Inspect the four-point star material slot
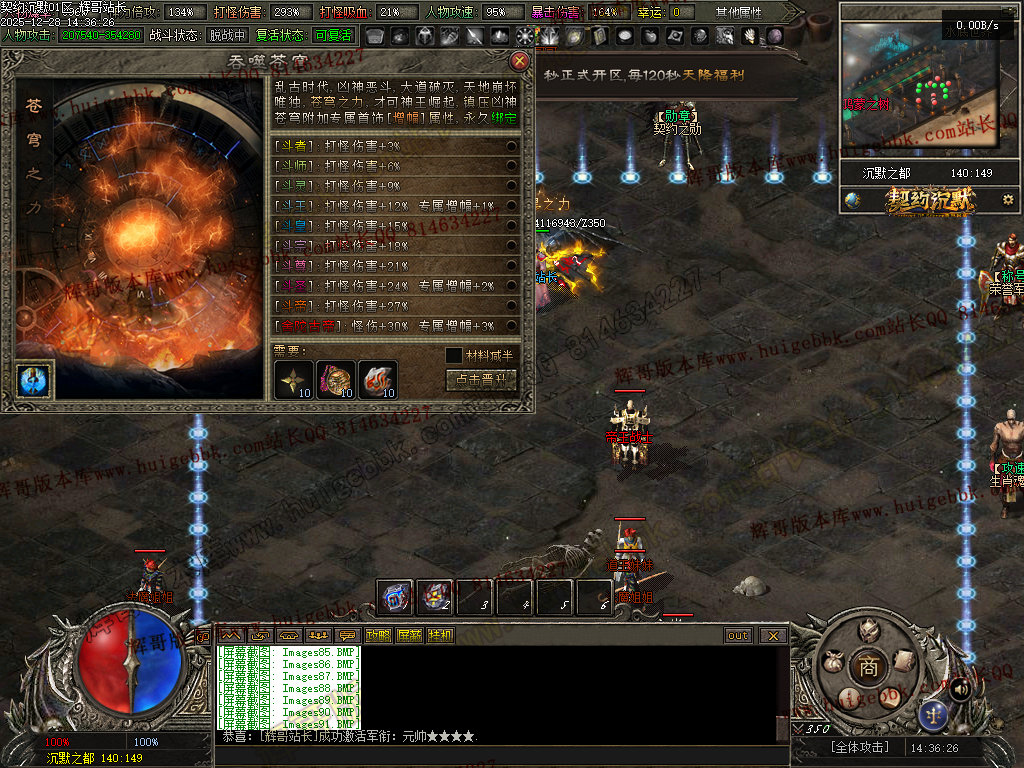The height and width of the screenshot is (768, 1024). point(295,379)
